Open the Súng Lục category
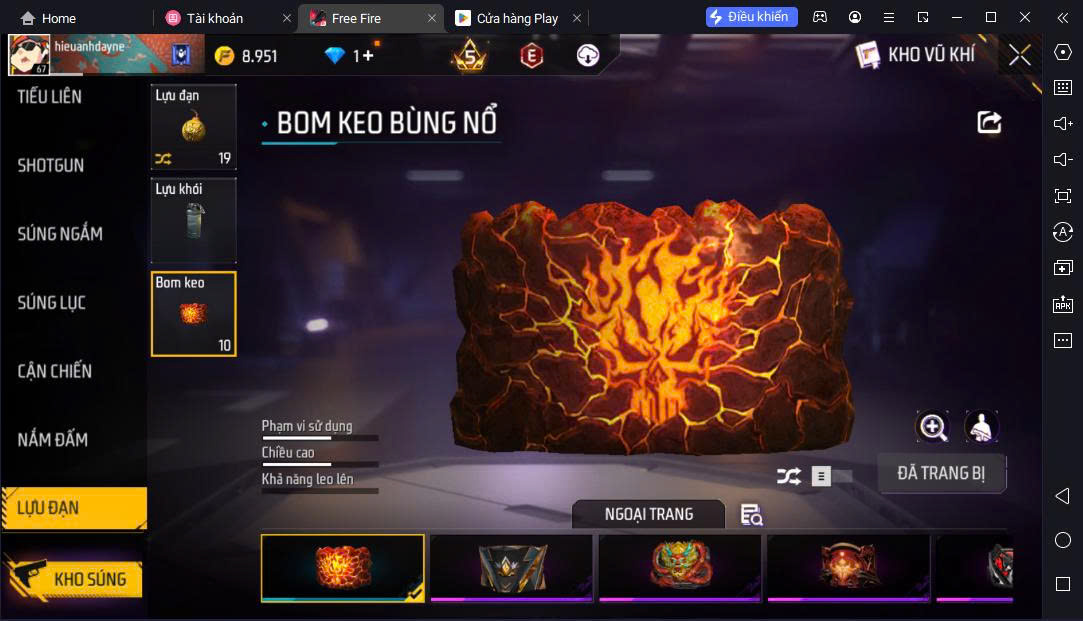Screen dimensions: 1083x621 click(52, 303)
